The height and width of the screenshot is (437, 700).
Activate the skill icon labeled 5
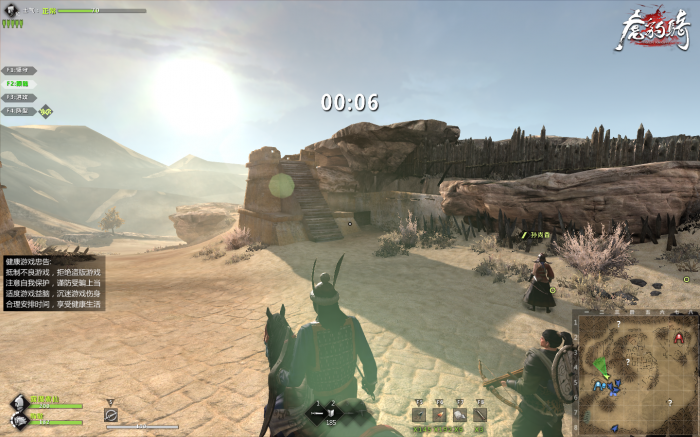tap(111, 414)
